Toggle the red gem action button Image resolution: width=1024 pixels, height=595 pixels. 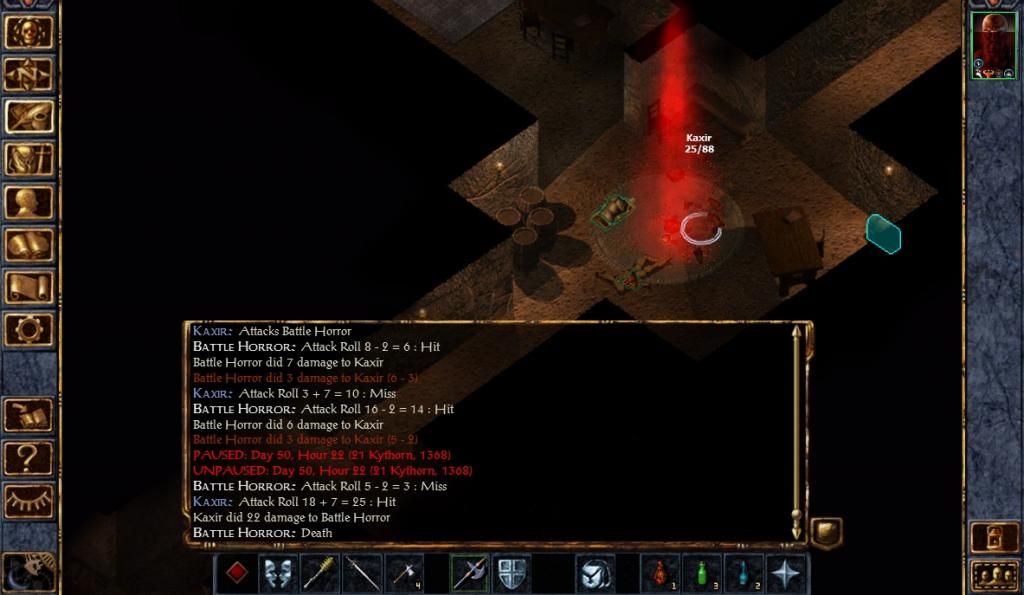click(237, 573)
